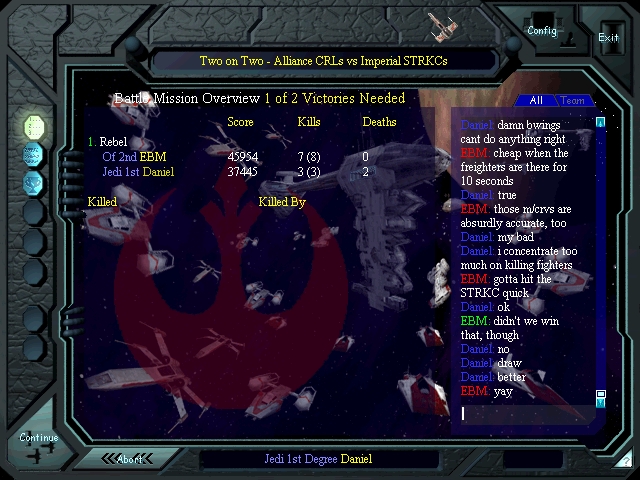
Task: Select player Jedi 1st Daniel in scoreboard
Action: point(138,172)
